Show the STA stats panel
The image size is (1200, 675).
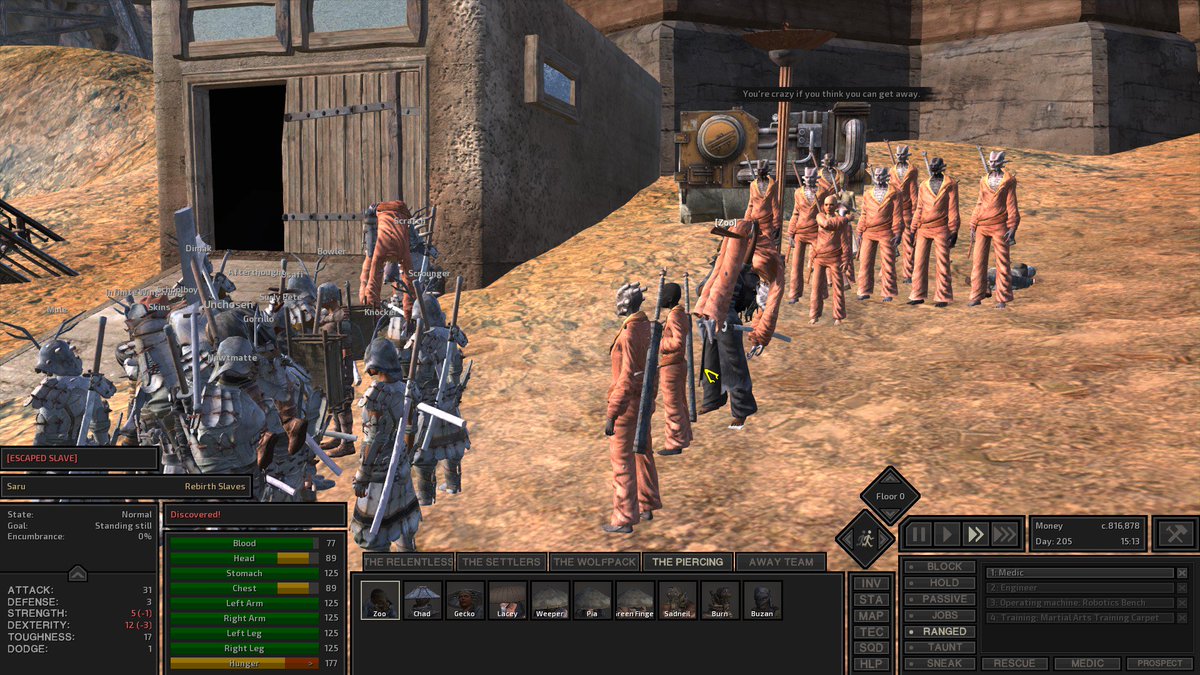coord(871,600)
